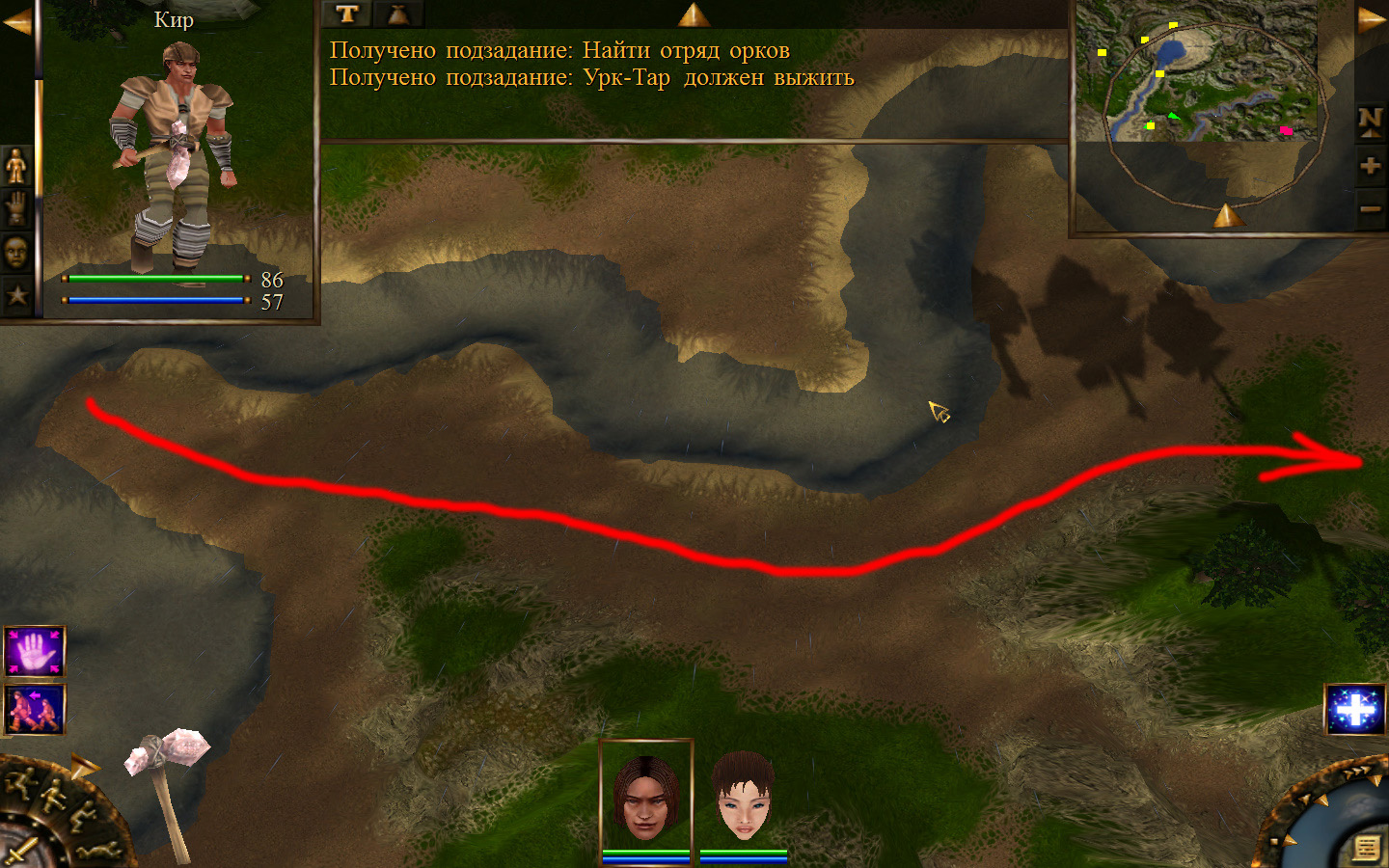Orient minimap north with N button
Image resolution: width=1389 pixels, height=868 pixels.
coord(1370,122)
